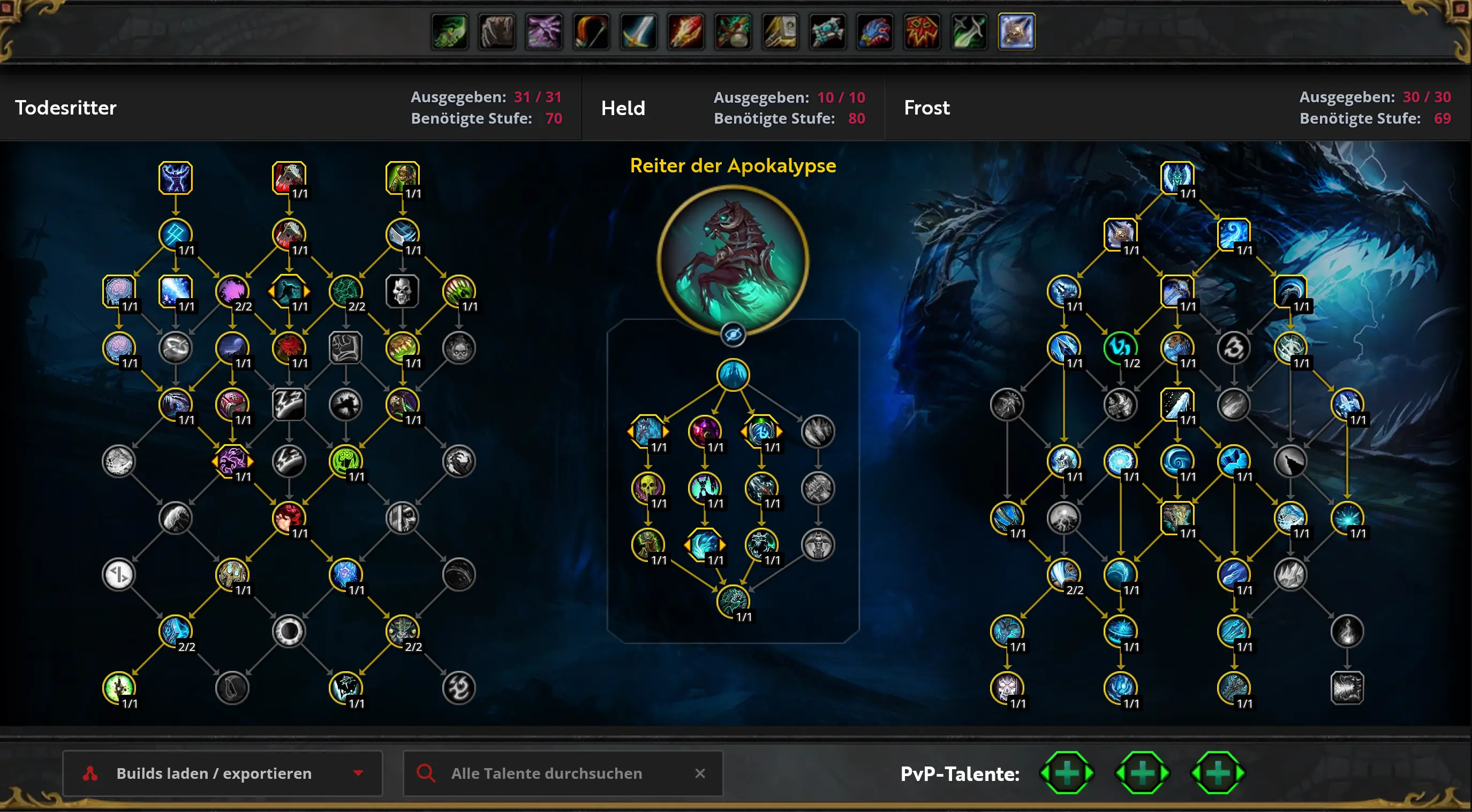This screenshot has width=1472, height=812.
Task: Open the Builds laden / exportieren dropdown
Action: [x=222, y=773]
